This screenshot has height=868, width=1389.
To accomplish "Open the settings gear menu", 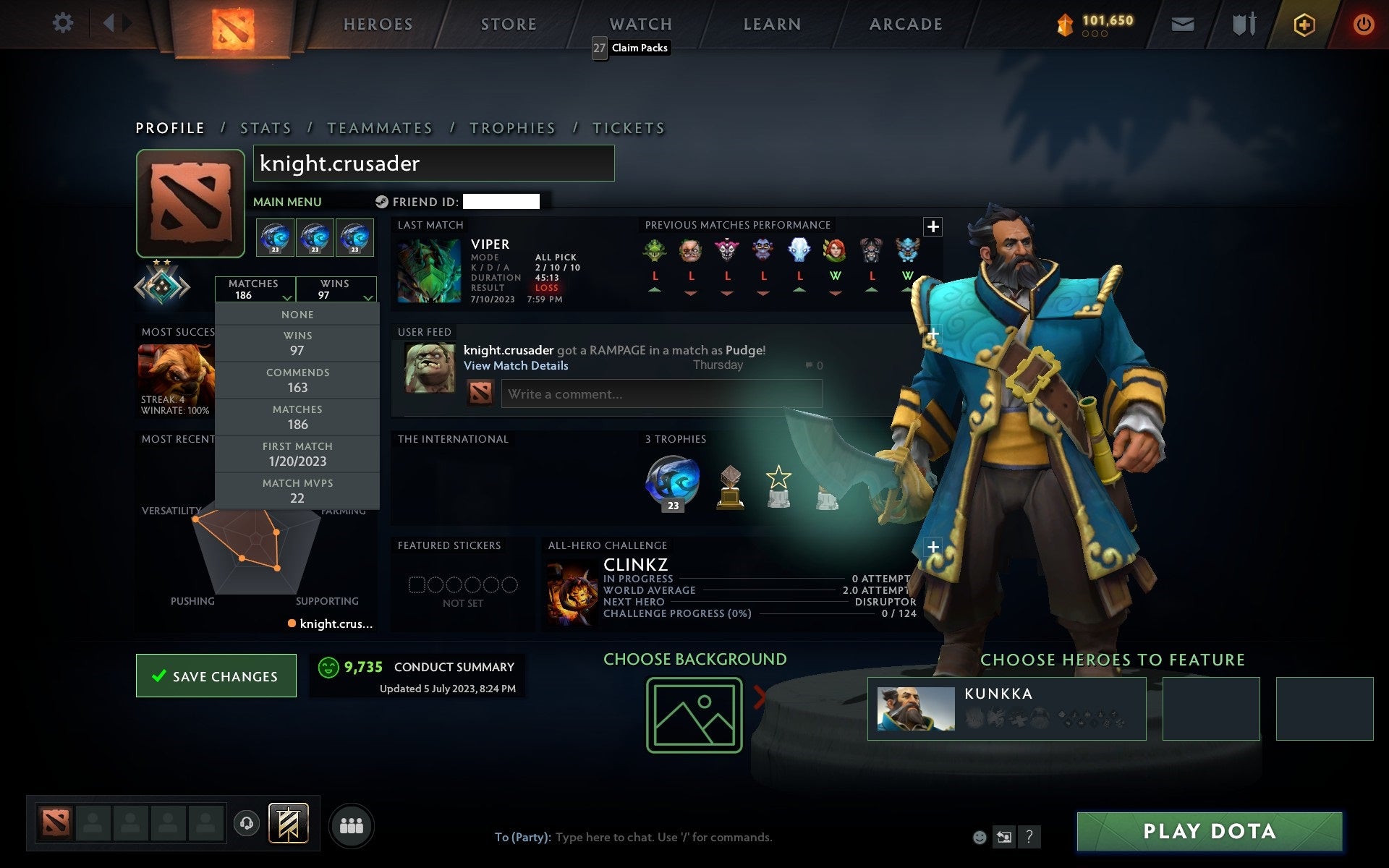I will pos(64,23).
